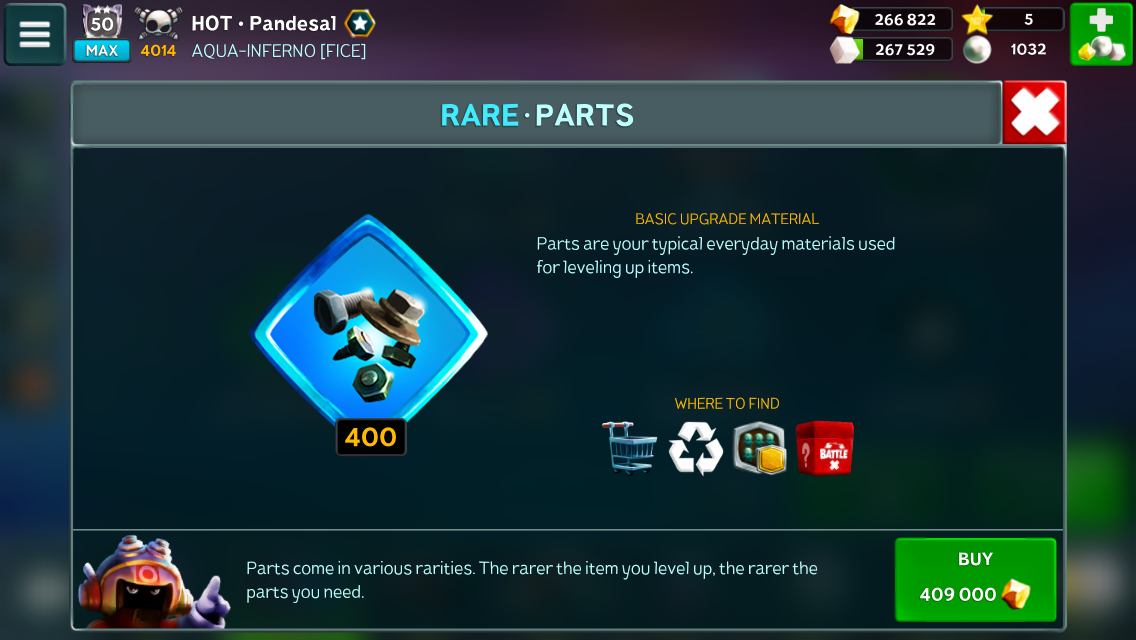Buy rare parts for 409 000
Viewport: 1136px width, 640px height.
tap(975, 579)
